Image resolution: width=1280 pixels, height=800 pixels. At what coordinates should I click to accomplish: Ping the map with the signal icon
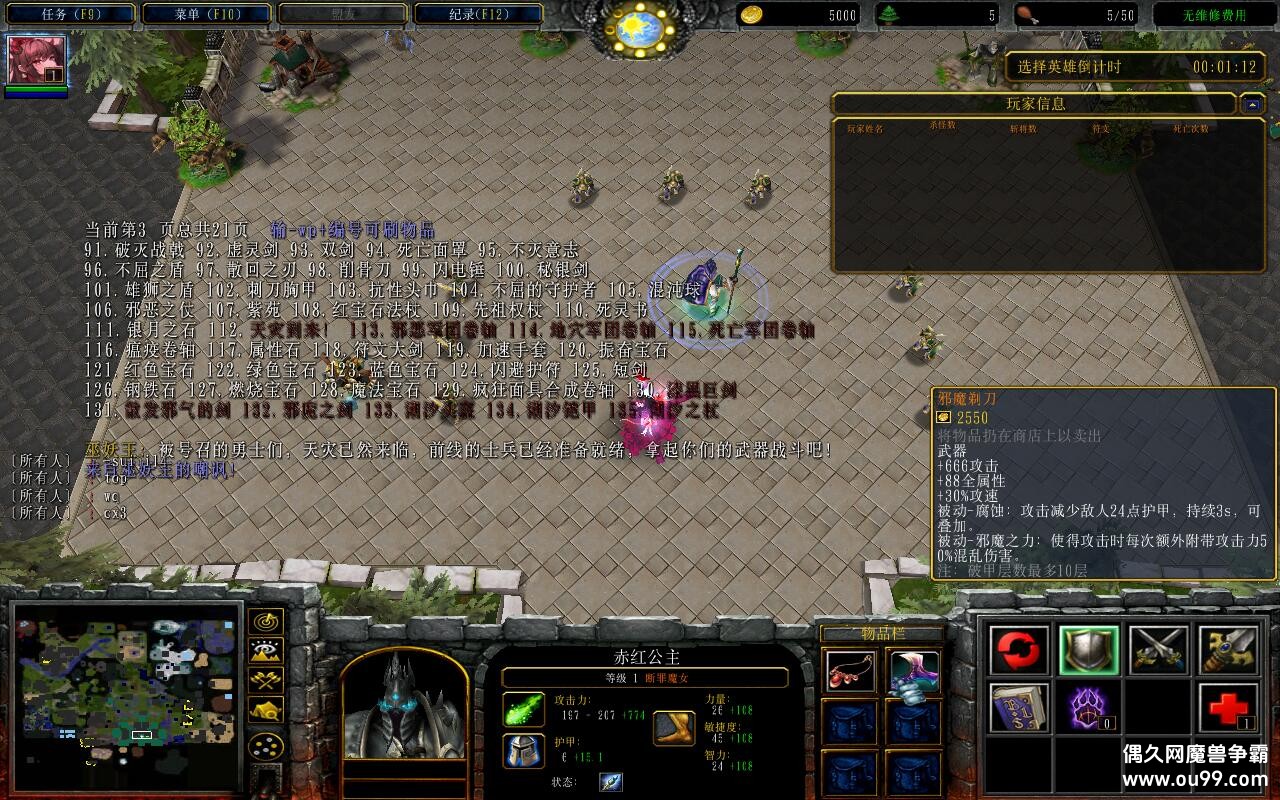(x=266, y=620)
